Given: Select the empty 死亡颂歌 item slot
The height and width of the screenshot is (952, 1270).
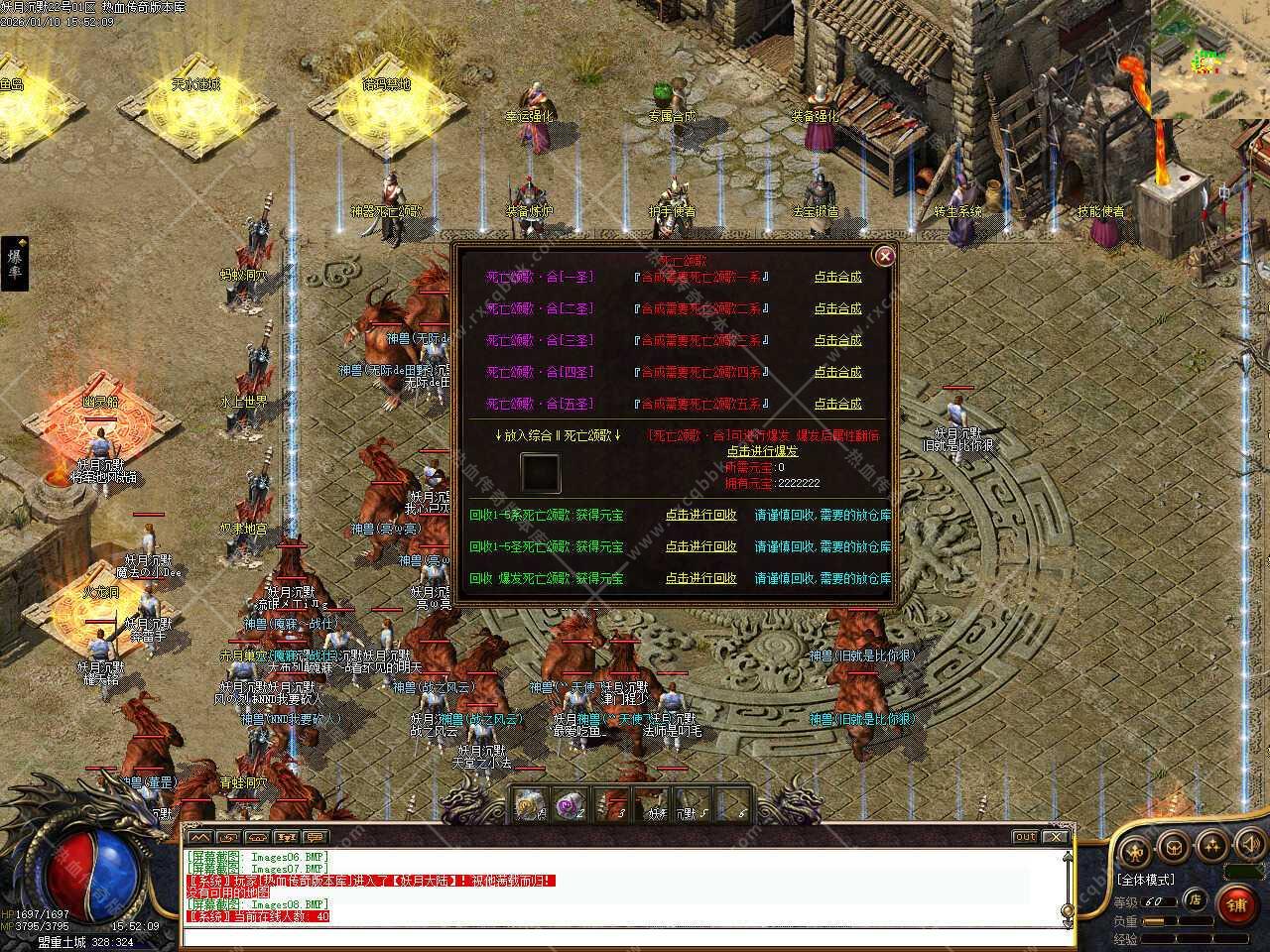Looking at the screenshot, I should tap(540, 474).
